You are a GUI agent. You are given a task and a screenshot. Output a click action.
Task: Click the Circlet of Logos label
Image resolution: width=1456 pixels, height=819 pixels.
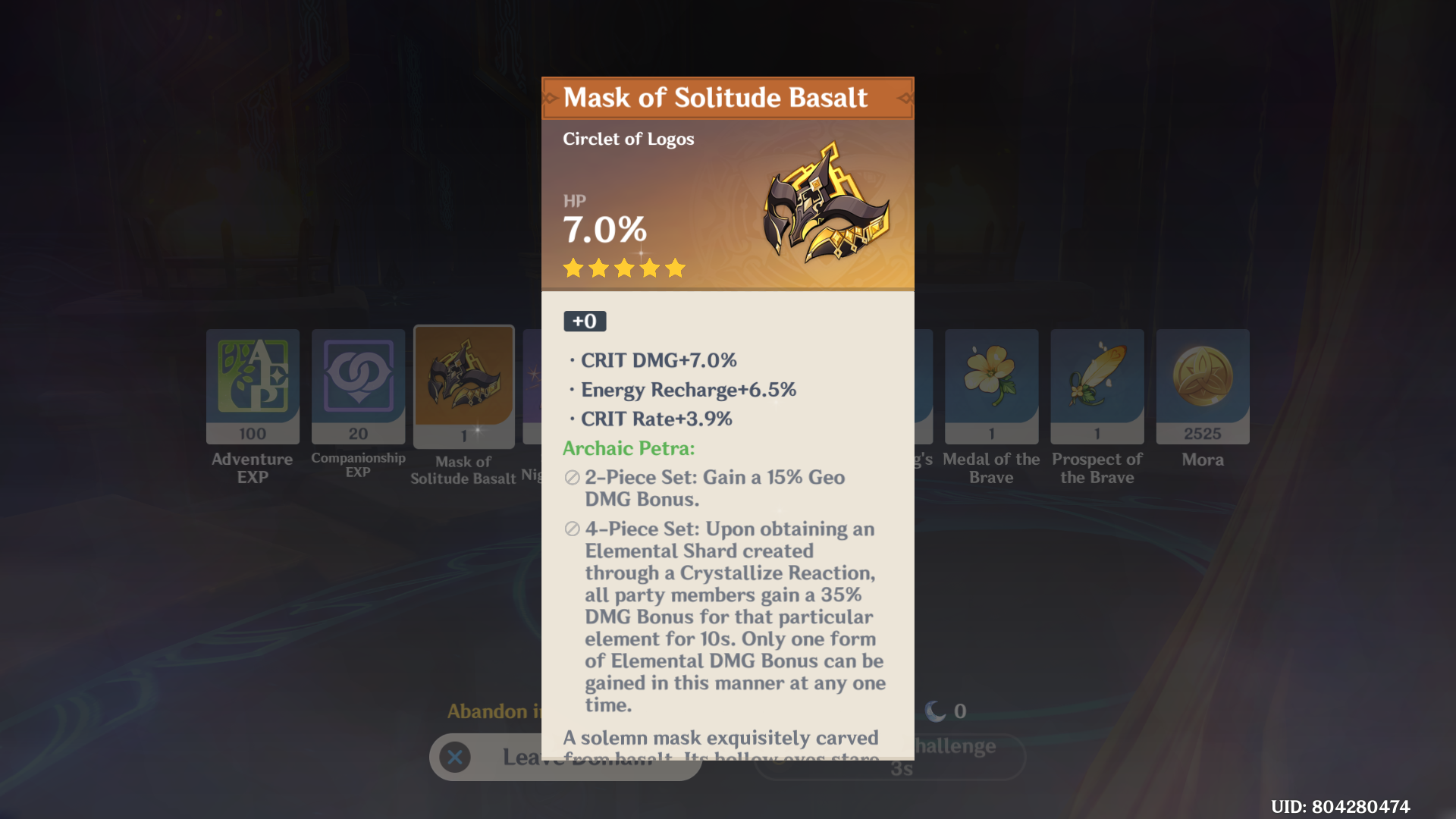[628, 139]
